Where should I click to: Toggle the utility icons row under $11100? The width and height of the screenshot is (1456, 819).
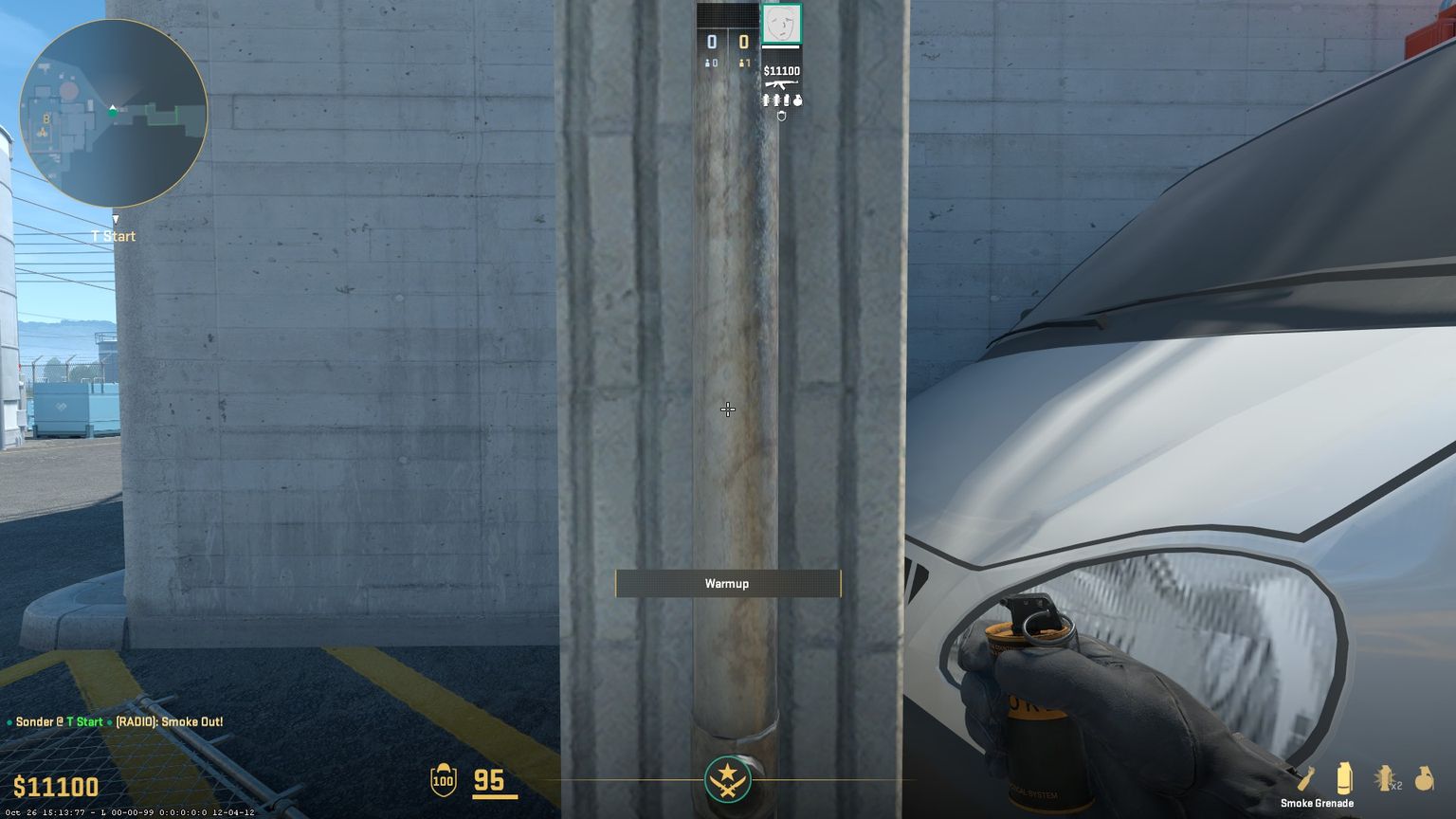[x=780, y=100]
